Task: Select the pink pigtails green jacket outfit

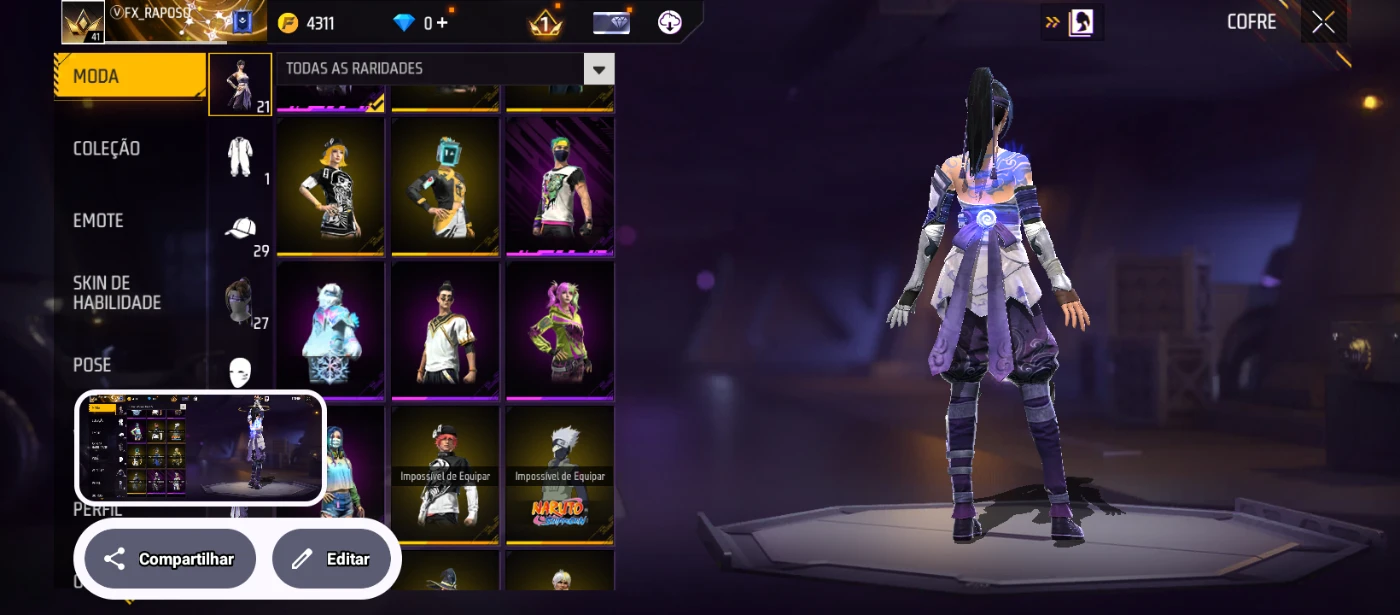Action: tap(559, 329)
